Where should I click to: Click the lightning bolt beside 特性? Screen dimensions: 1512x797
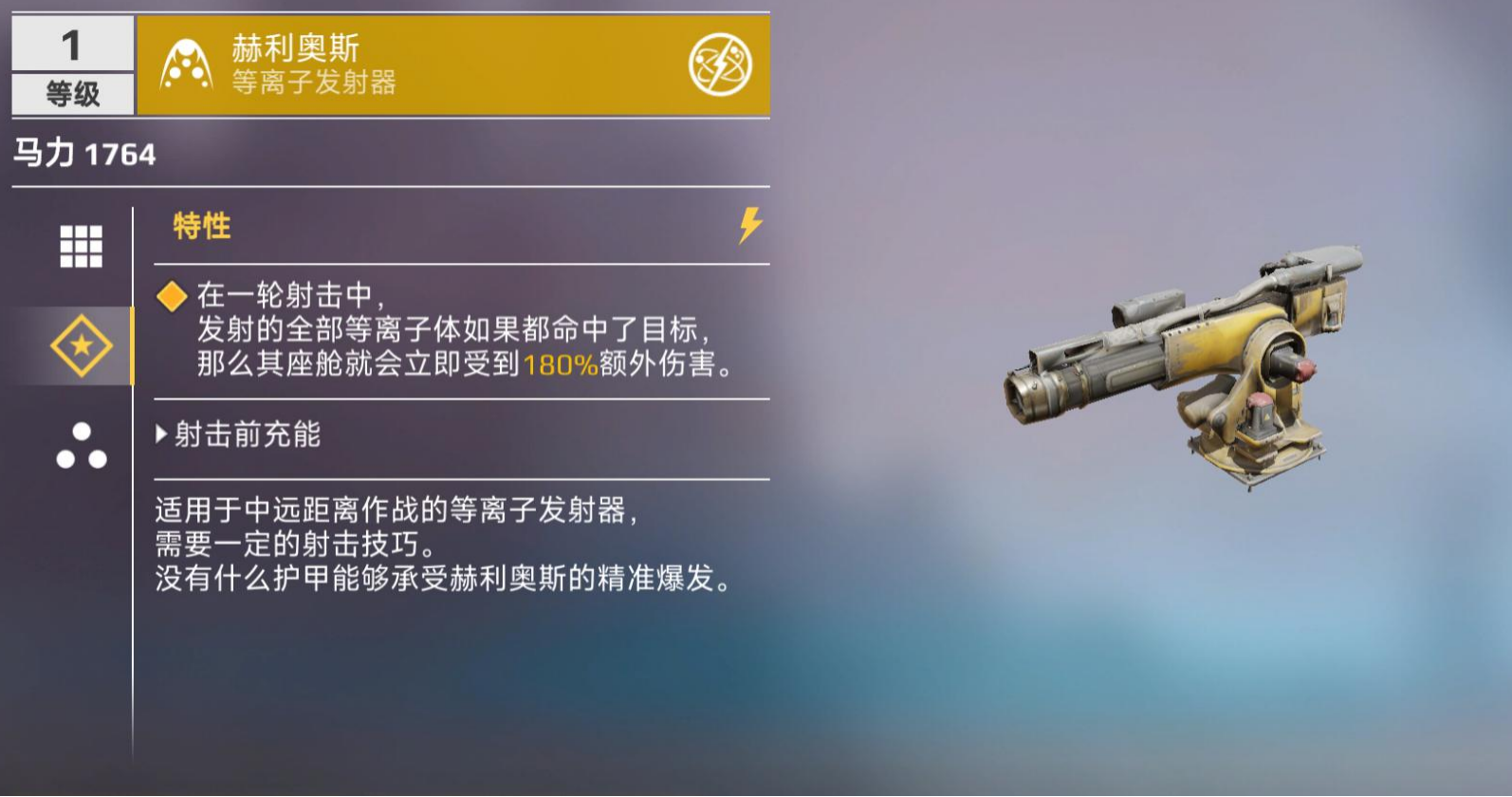[x=748, y=226]
